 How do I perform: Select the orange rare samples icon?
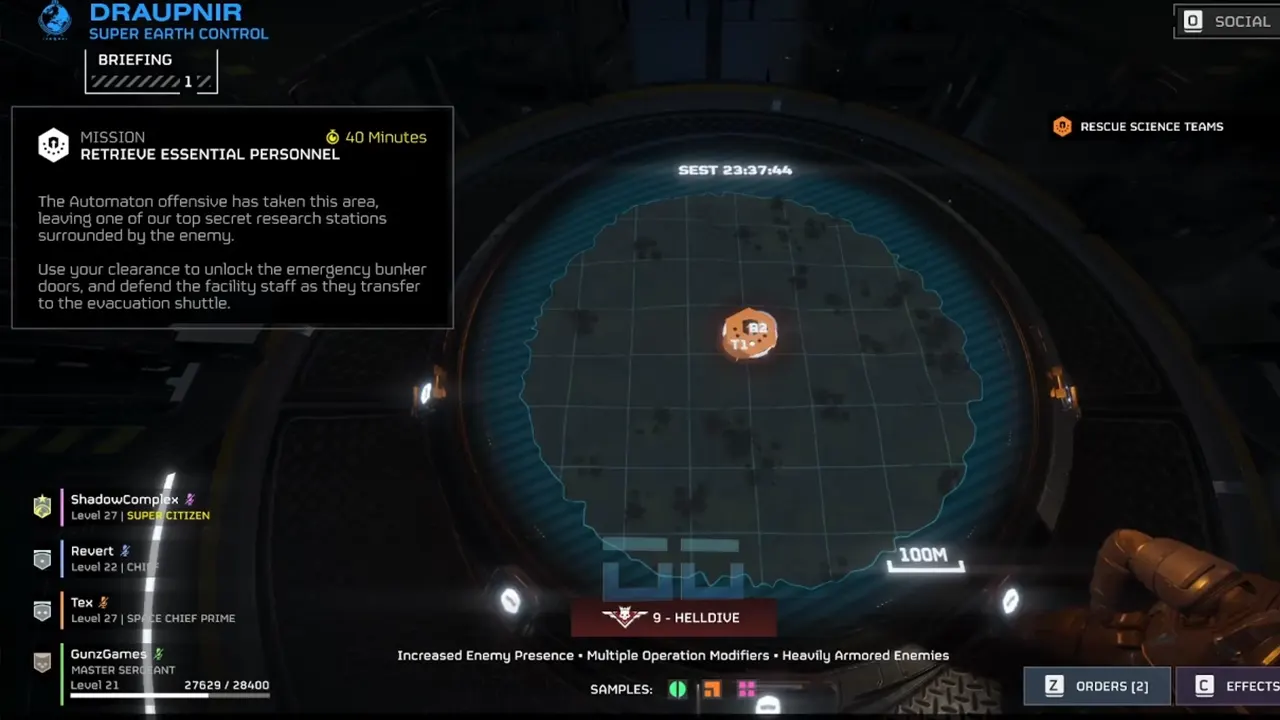712,689
